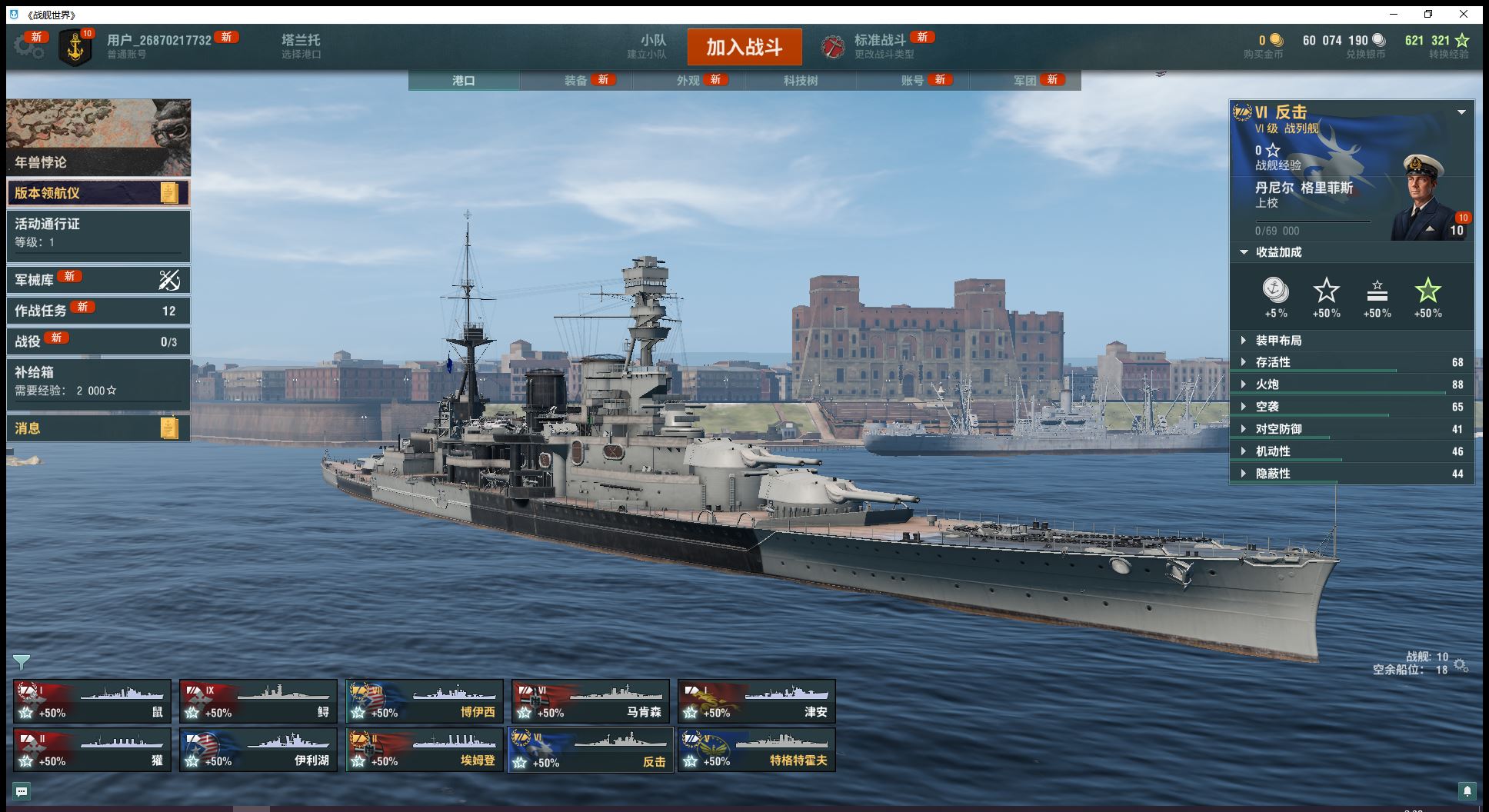Open the ship carousel filter funnel
Viewport: 1489px width, 812px height.
[x=22, y=662]
